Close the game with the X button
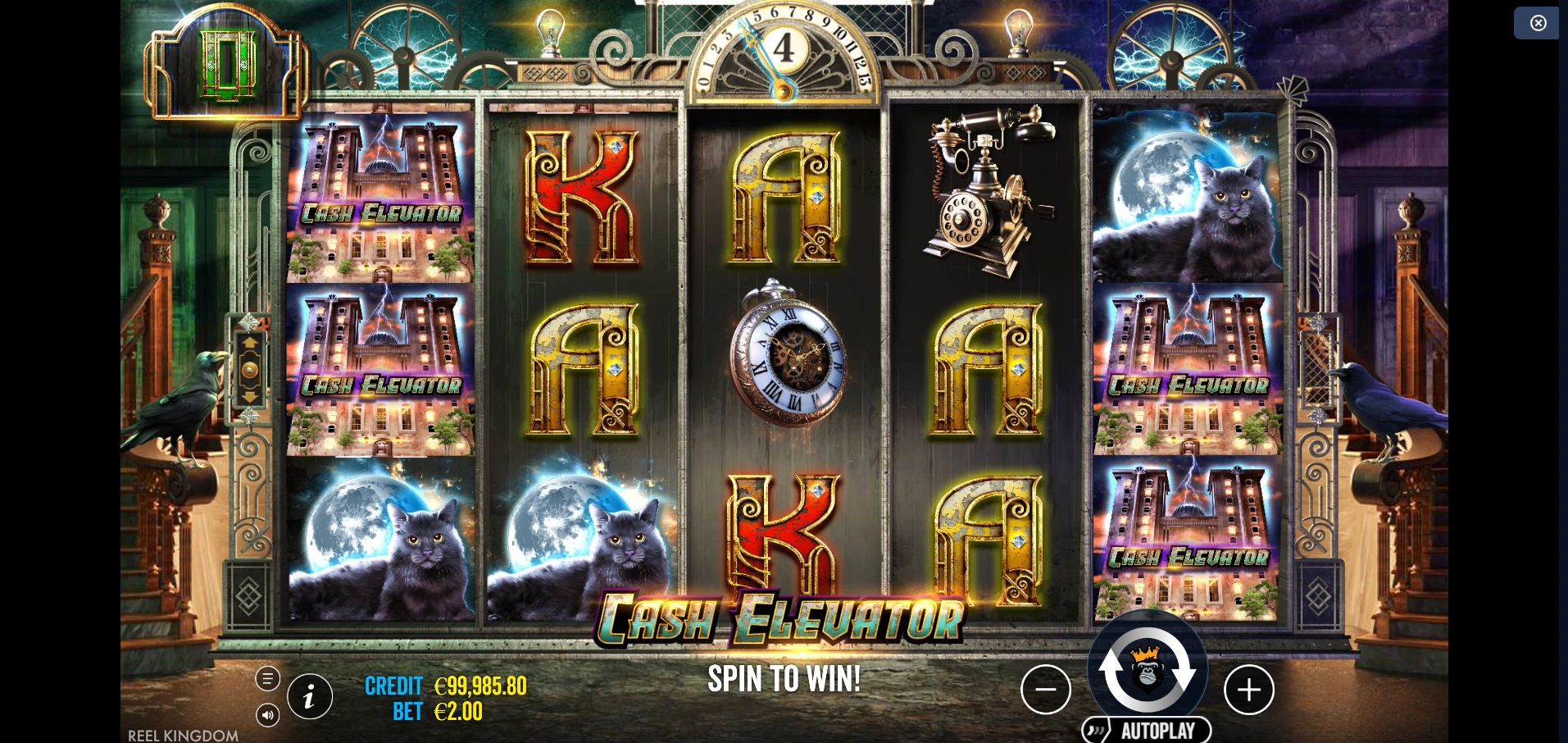Image resolution: width=1568 pixels, height=743 pixels. coord(1537,23)
